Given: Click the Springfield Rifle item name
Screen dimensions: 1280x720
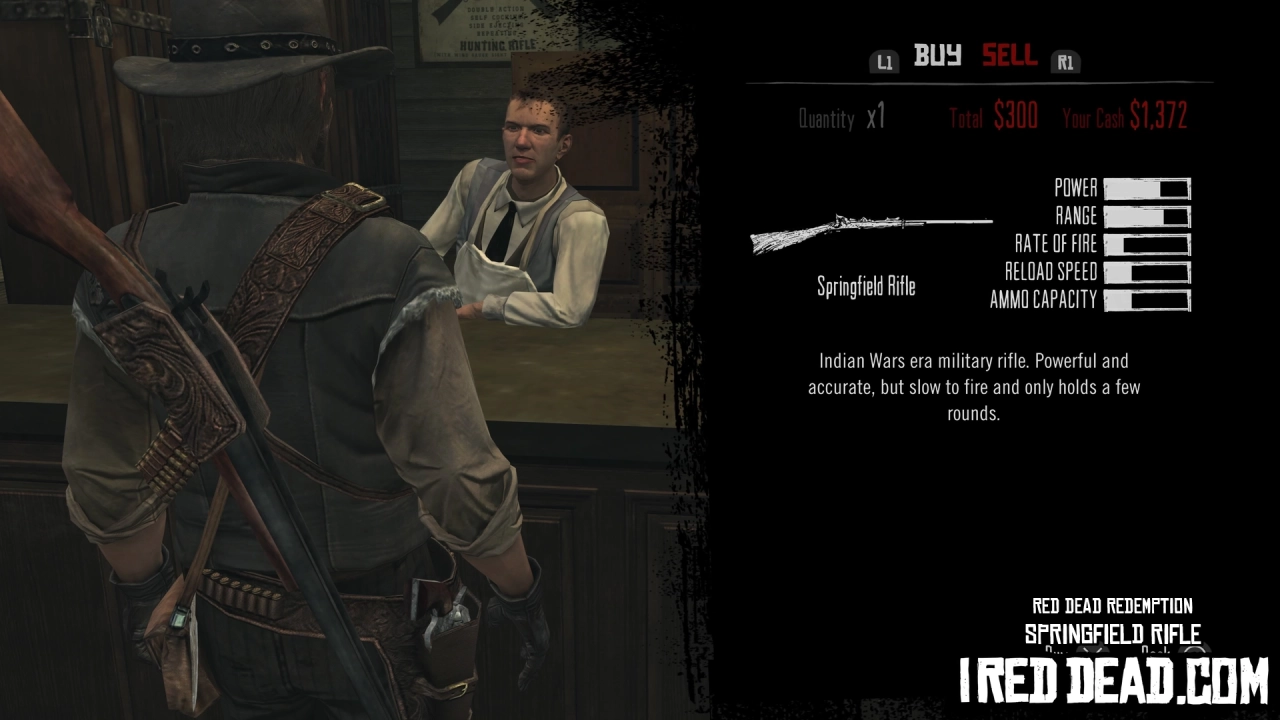Looking at the screenshot, I should [x=867, y=287].
